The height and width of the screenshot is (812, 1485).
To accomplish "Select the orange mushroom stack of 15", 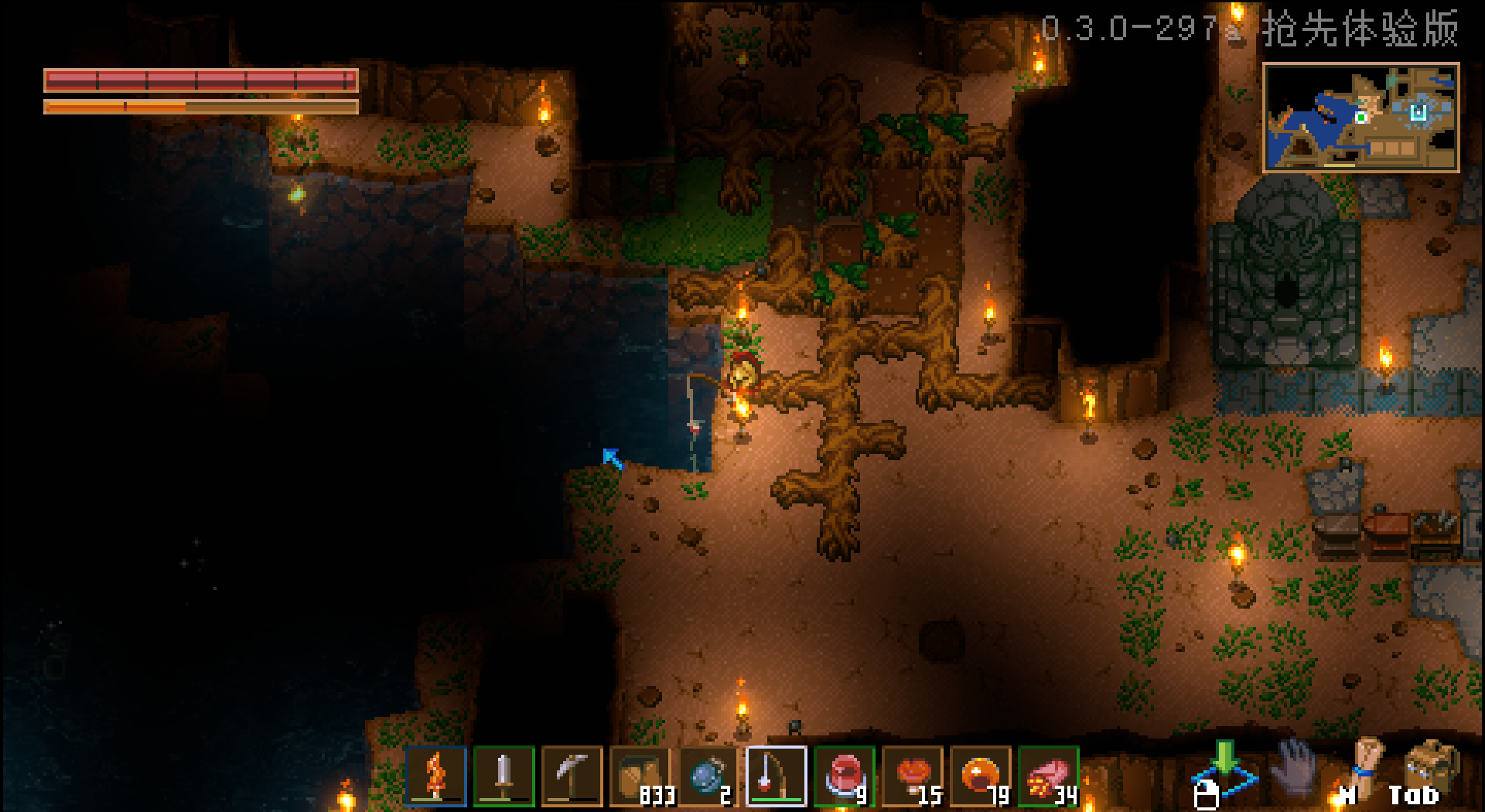I will click(x=913, y=776).
